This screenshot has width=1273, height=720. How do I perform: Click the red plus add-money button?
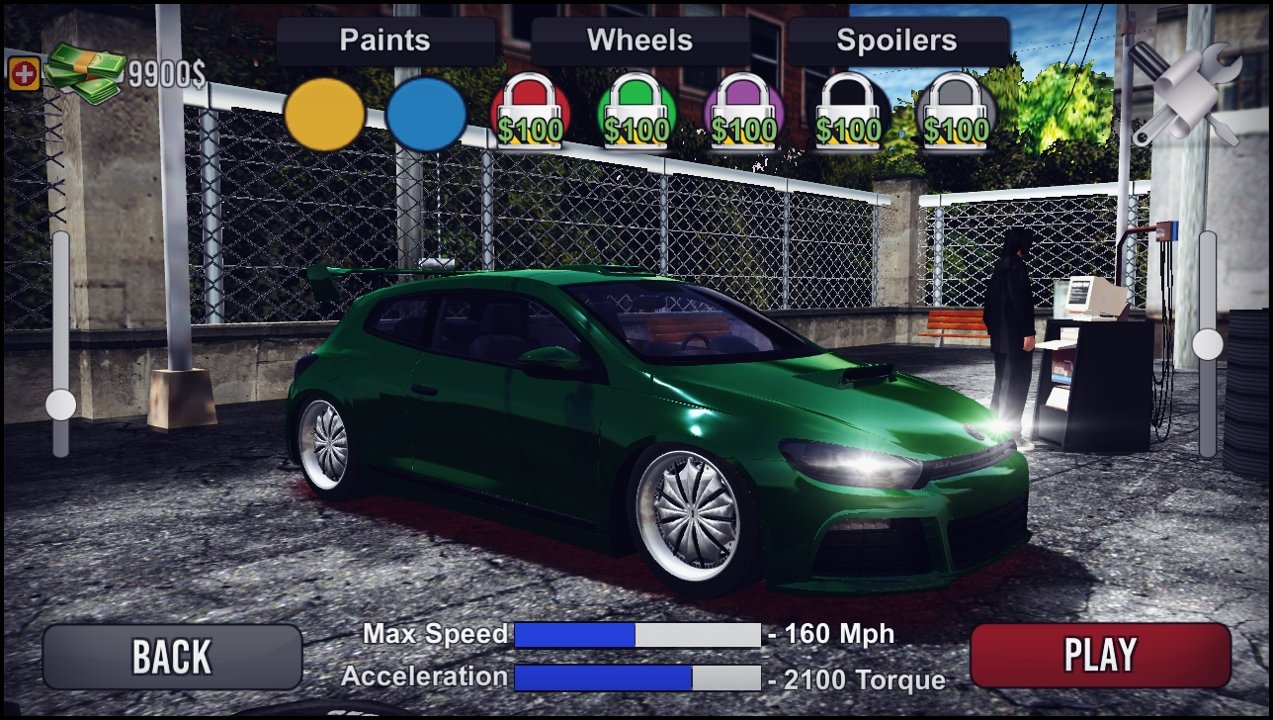coord(23,74)
